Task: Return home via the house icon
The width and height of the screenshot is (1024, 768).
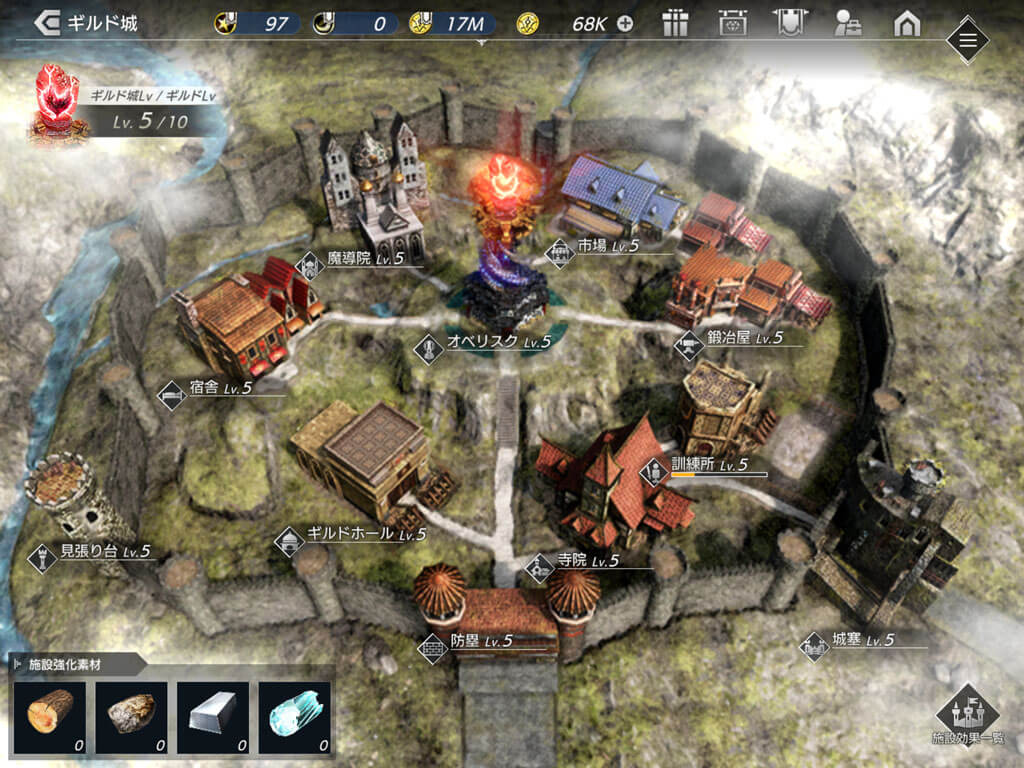Action: tap(906, 23)
